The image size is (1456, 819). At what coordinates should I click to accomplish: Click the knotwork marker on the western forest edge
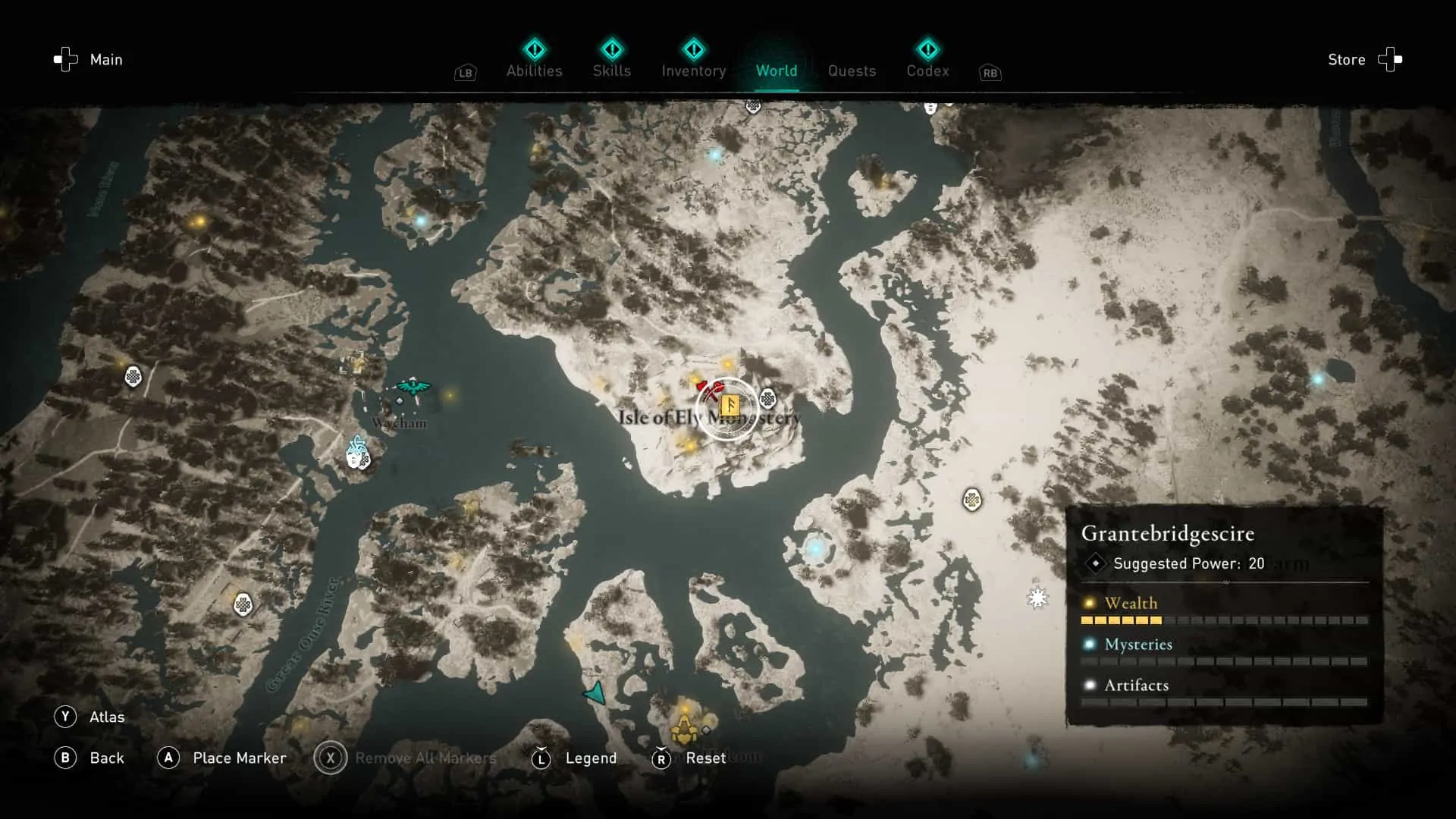pos(133,377)
